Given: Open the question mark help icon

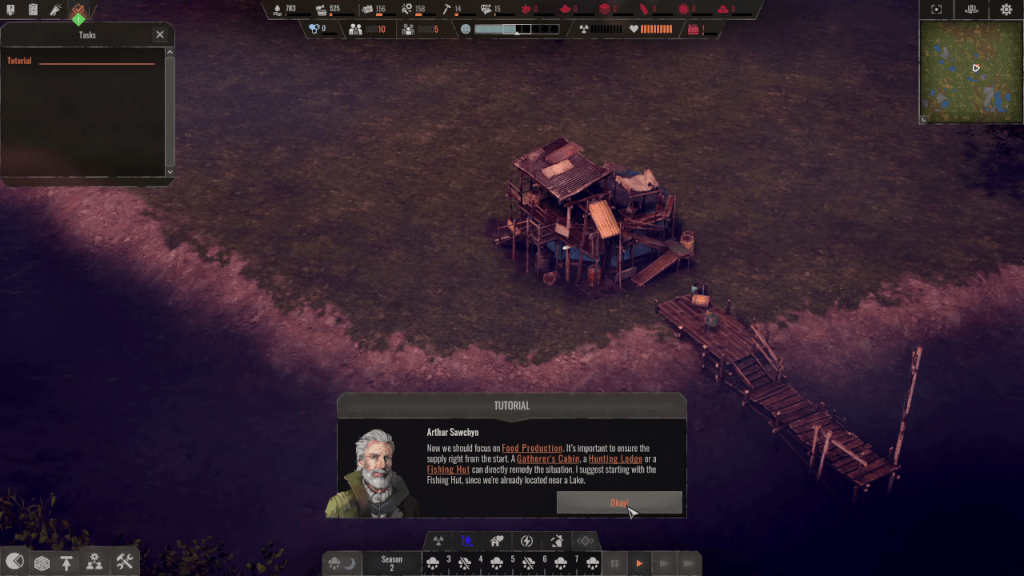Looking at the screenshot, I should click(x=10, y=10).
